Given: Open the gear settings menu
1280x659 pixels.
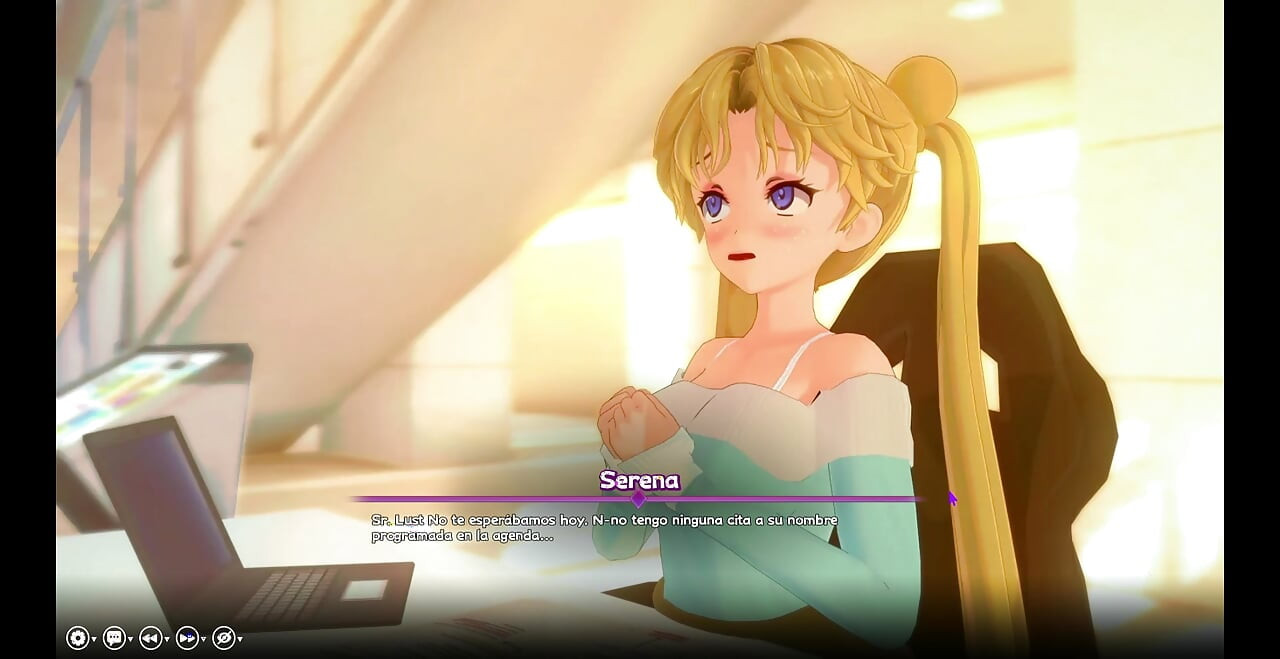Looking at the screenshot, I should click(77, 638).
